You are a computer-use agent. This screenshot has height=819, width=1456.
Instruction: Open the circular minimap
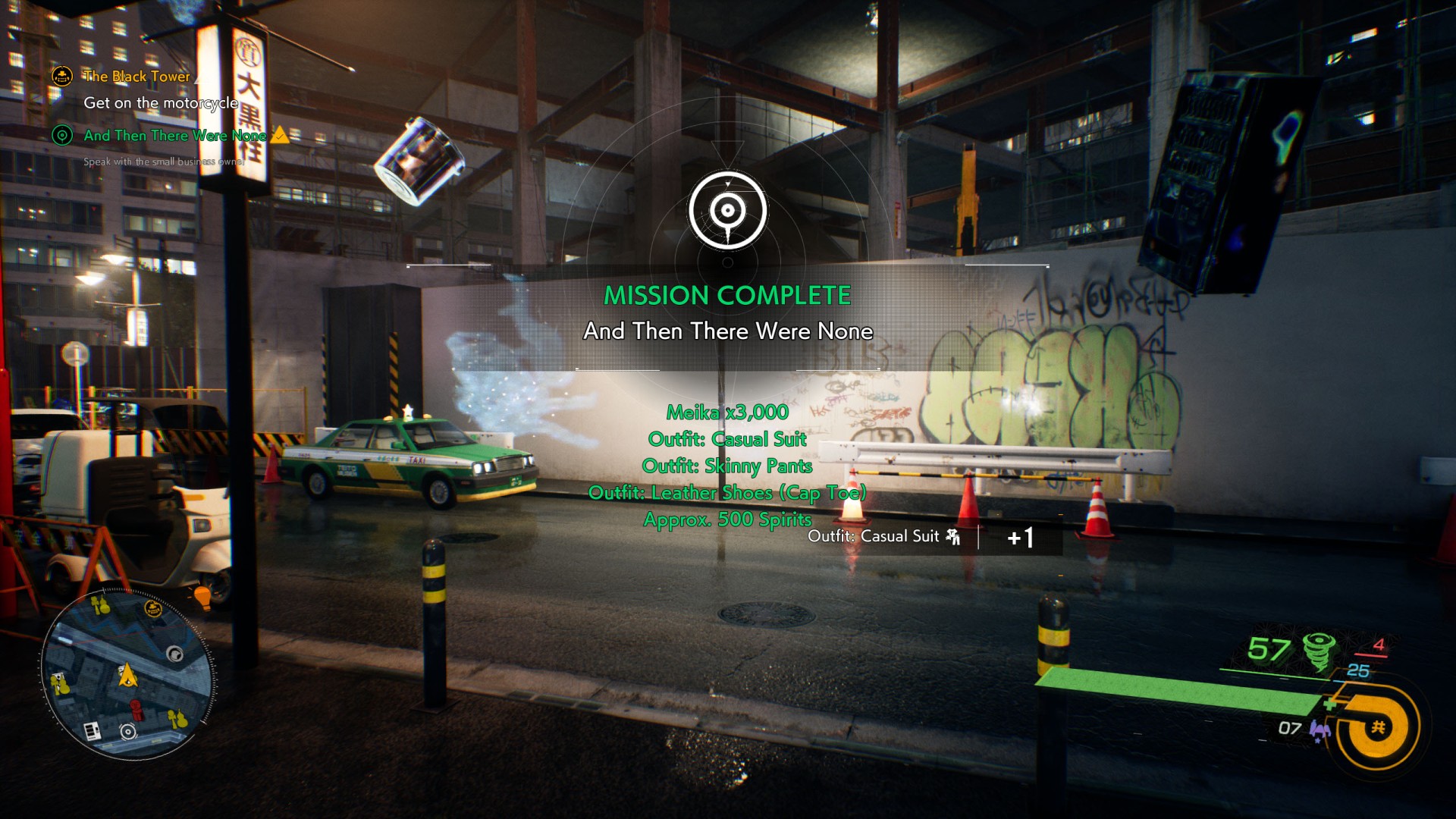tap(127, 674)
